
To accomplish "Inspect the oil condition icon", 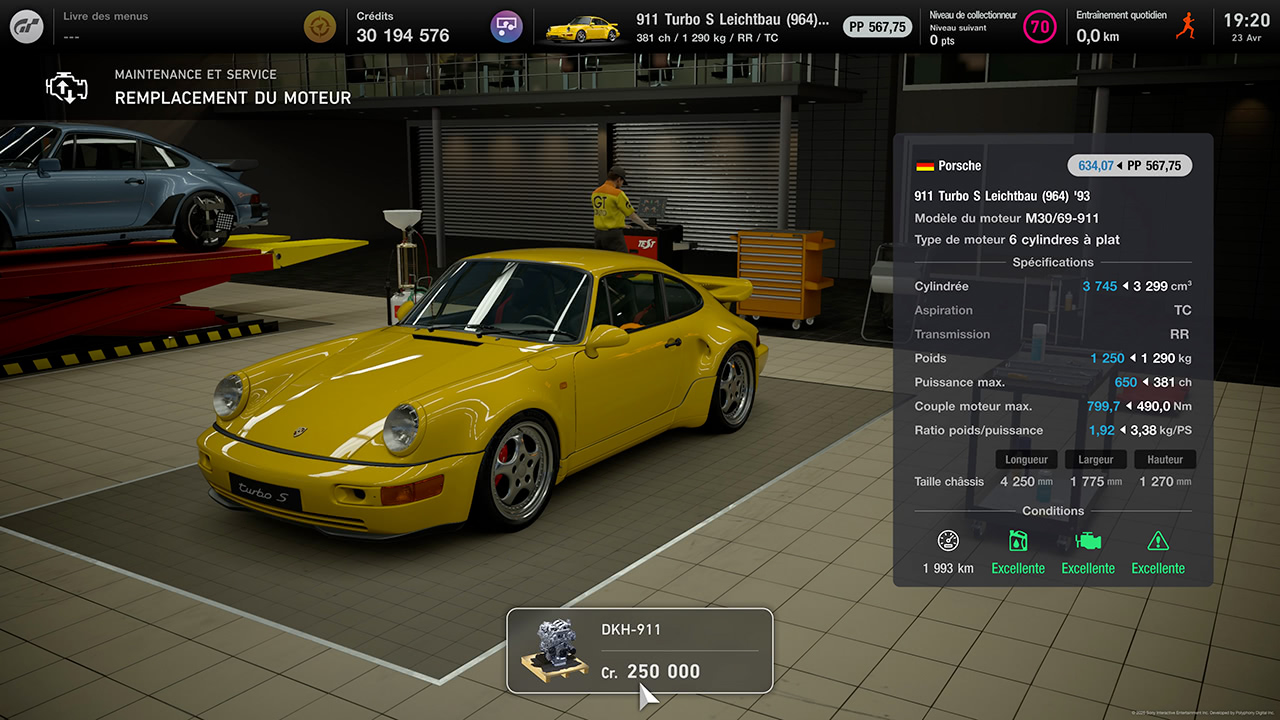I will [x=1018, y=541].
